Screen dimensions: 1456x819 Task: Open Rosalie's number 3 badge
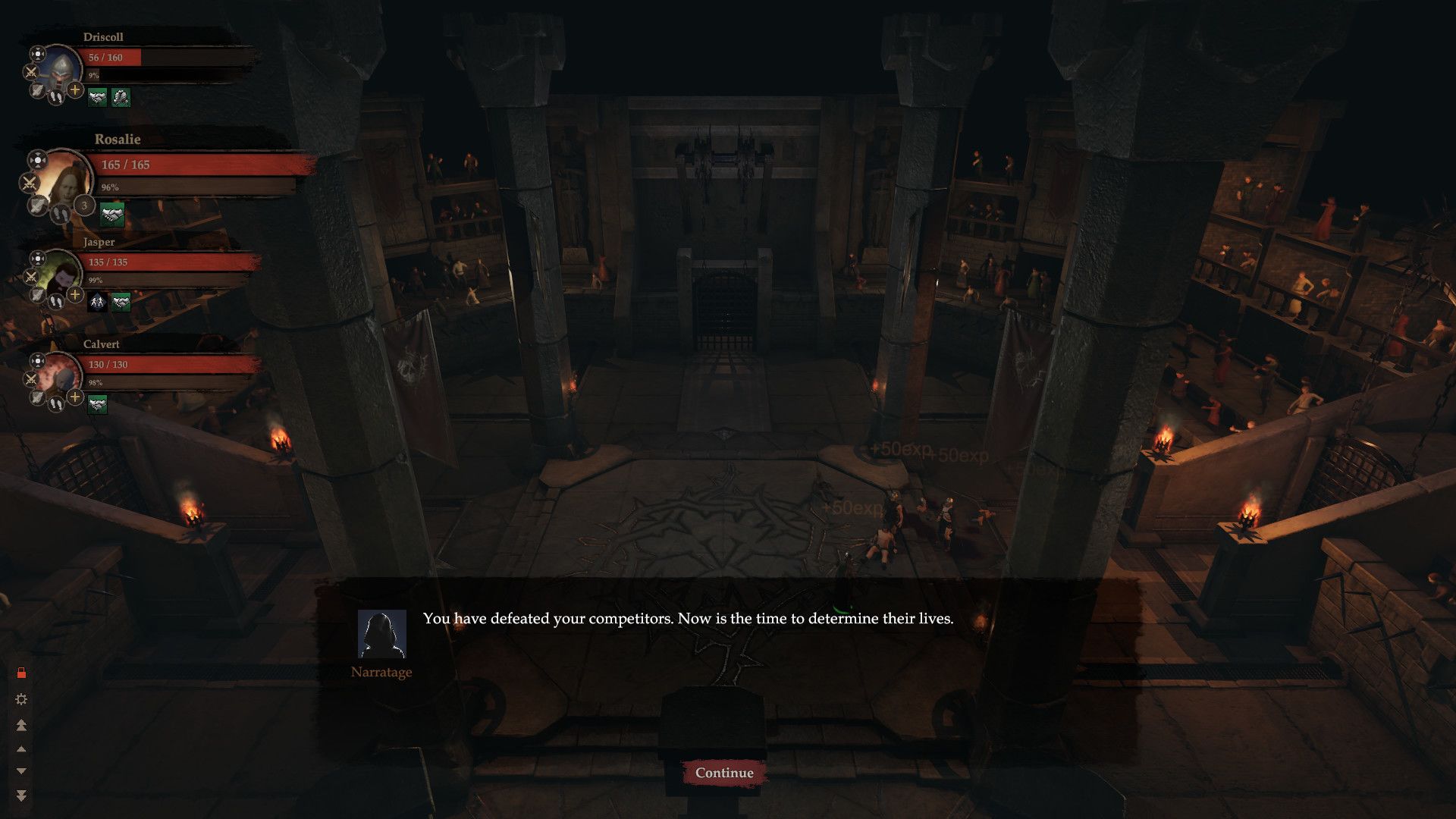pos(84,206)
